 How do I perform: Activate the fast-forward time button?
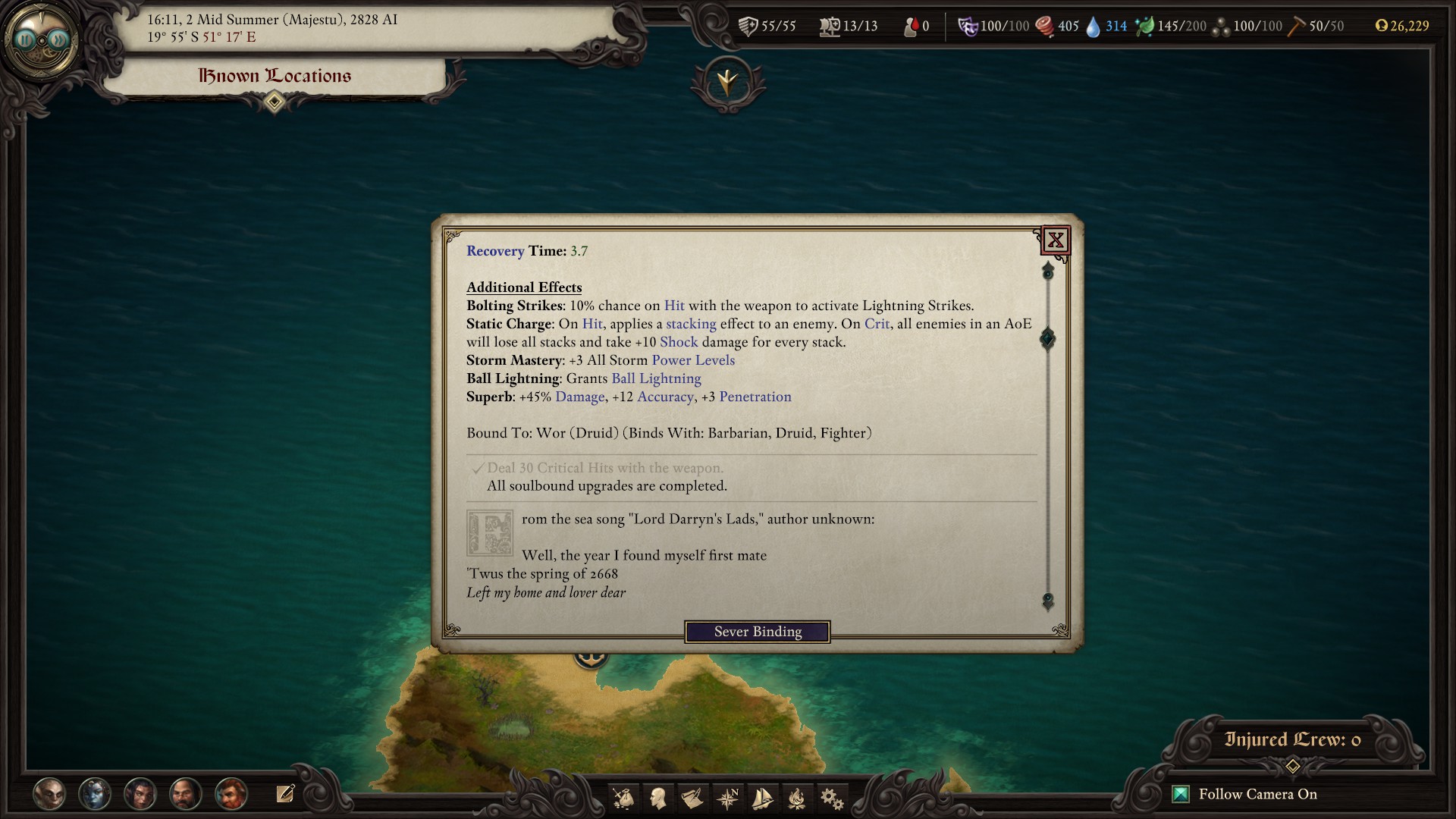point(58,39)
